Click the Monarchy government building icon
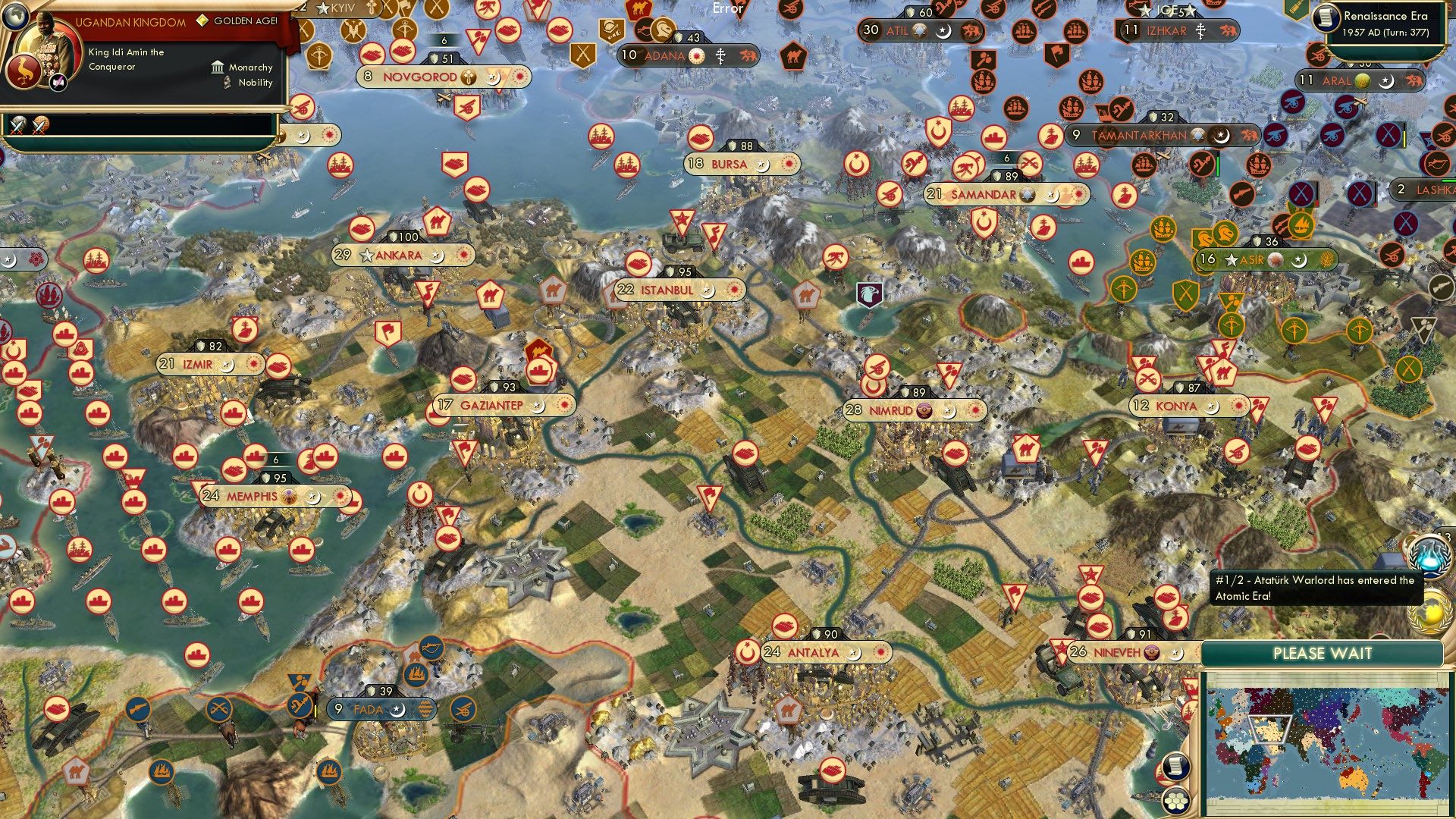Image resolution: width=1456 pixels, height=819 pixels. pyautogui.click(x=217, y=67)
